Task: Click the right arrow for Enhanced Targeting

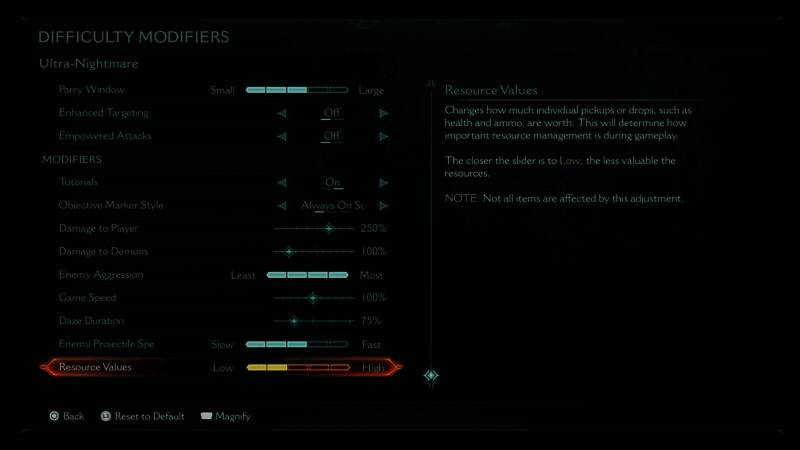Action: (x=383, y=113)
